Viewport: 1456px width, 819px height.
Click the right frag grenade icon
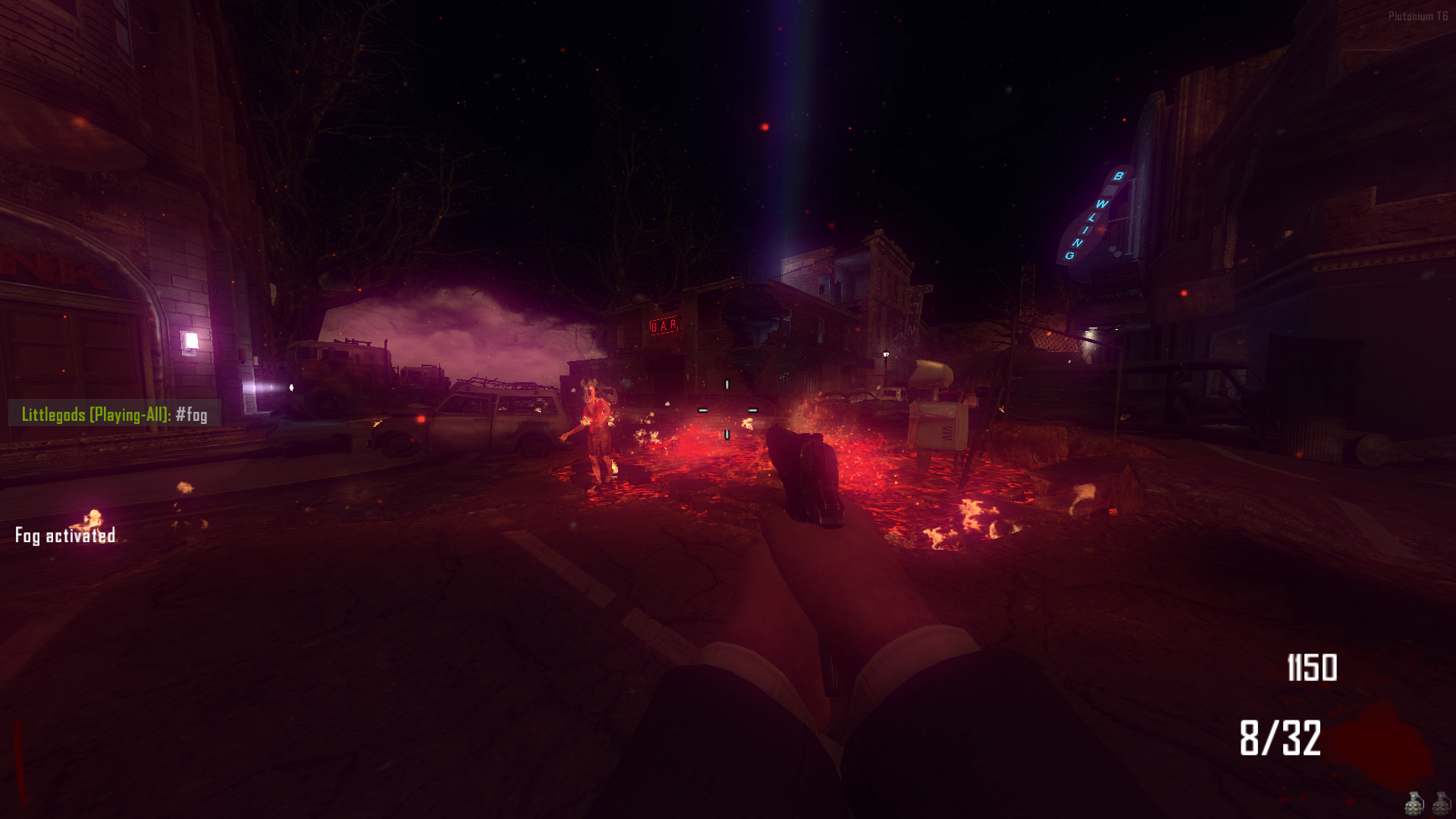coord(1440,805)
